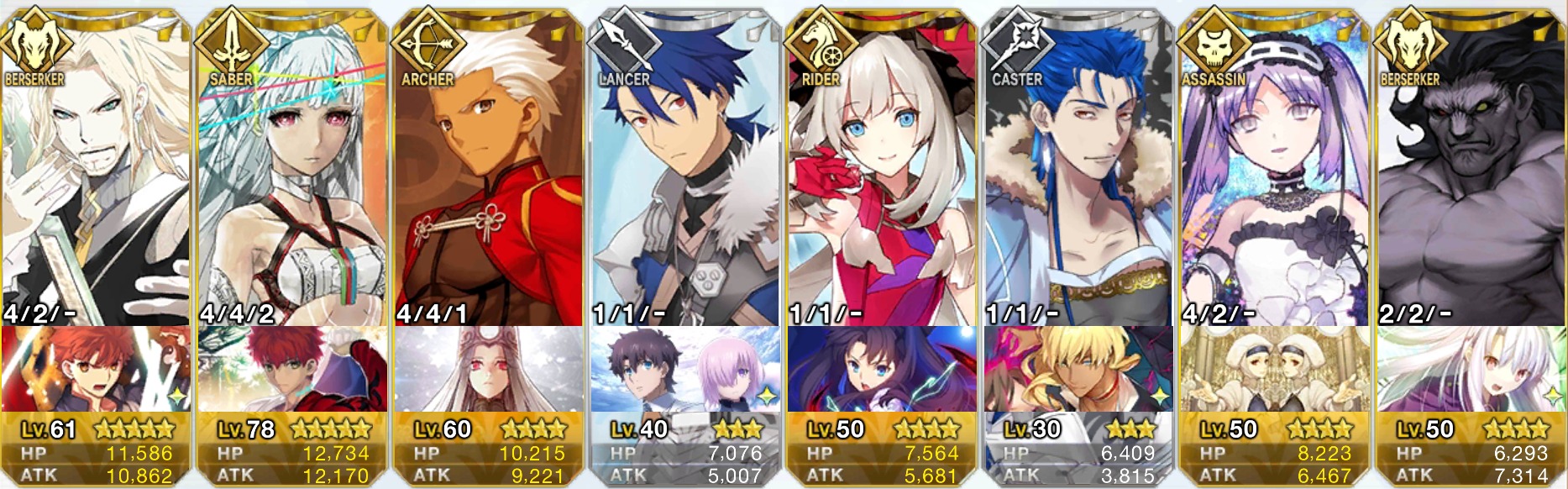View the craft essence under Rider

point(882,370)
